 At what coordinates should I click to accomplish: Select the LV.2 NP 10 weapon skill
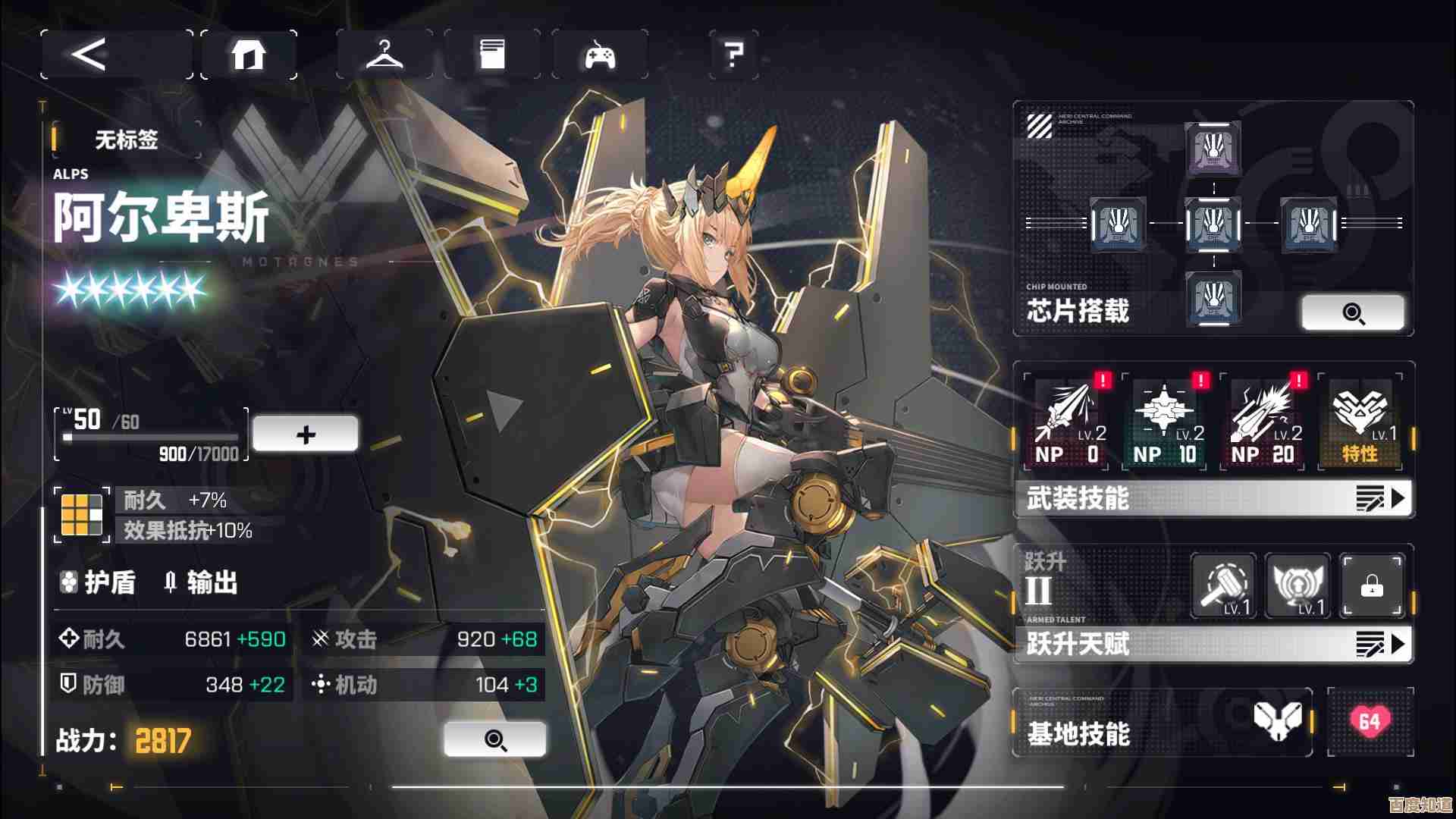pyautogui.click(x=1165, y=422)
